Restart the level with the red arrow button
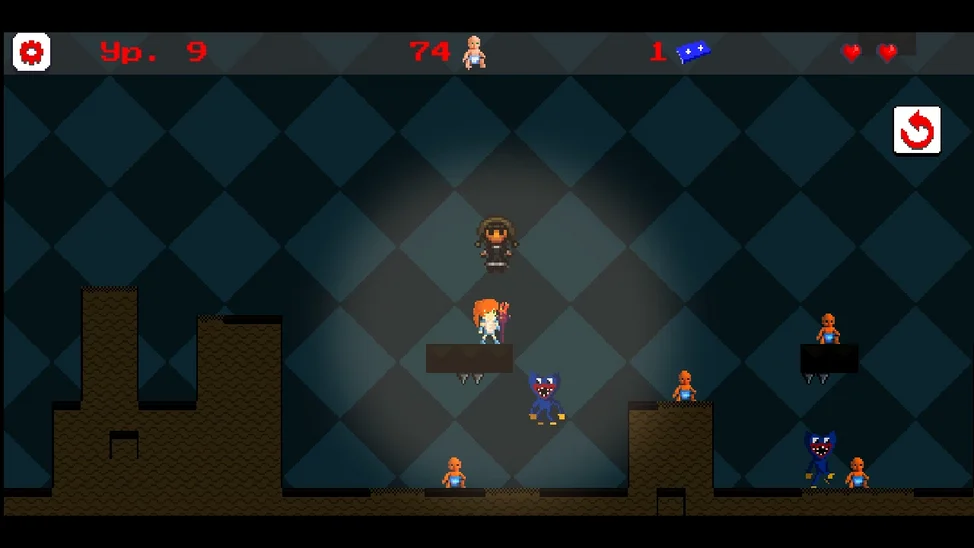 pyautogui.click(x=916, y=131)
